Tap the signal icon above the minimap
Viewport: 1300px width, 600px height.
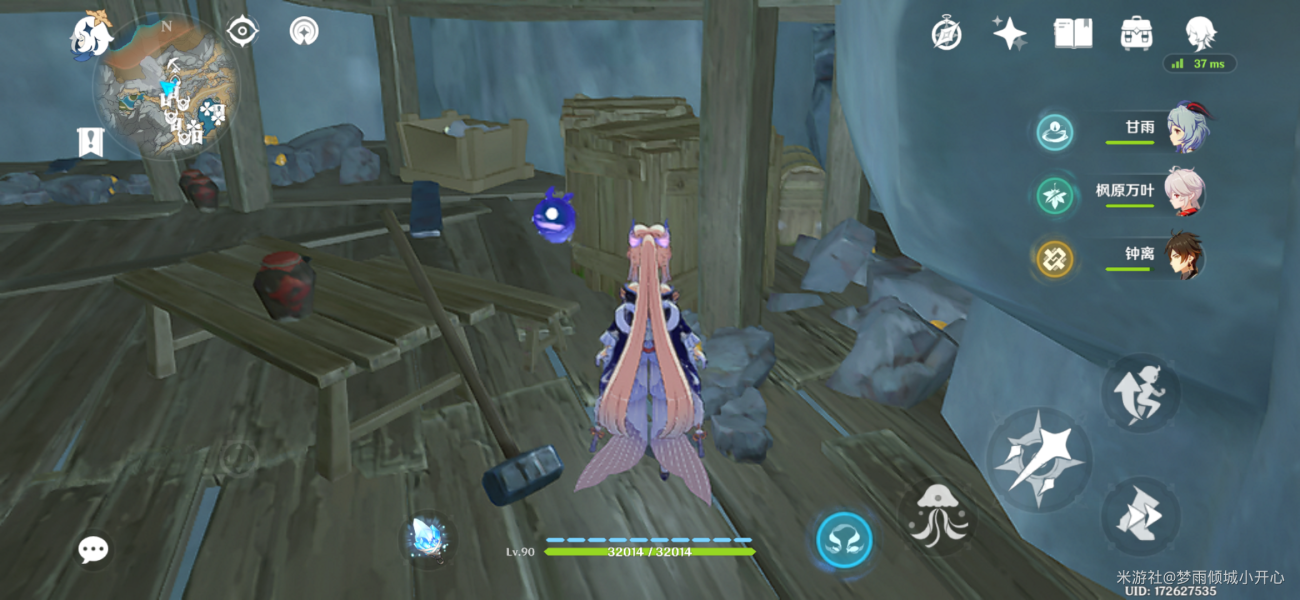pos(304,32)
